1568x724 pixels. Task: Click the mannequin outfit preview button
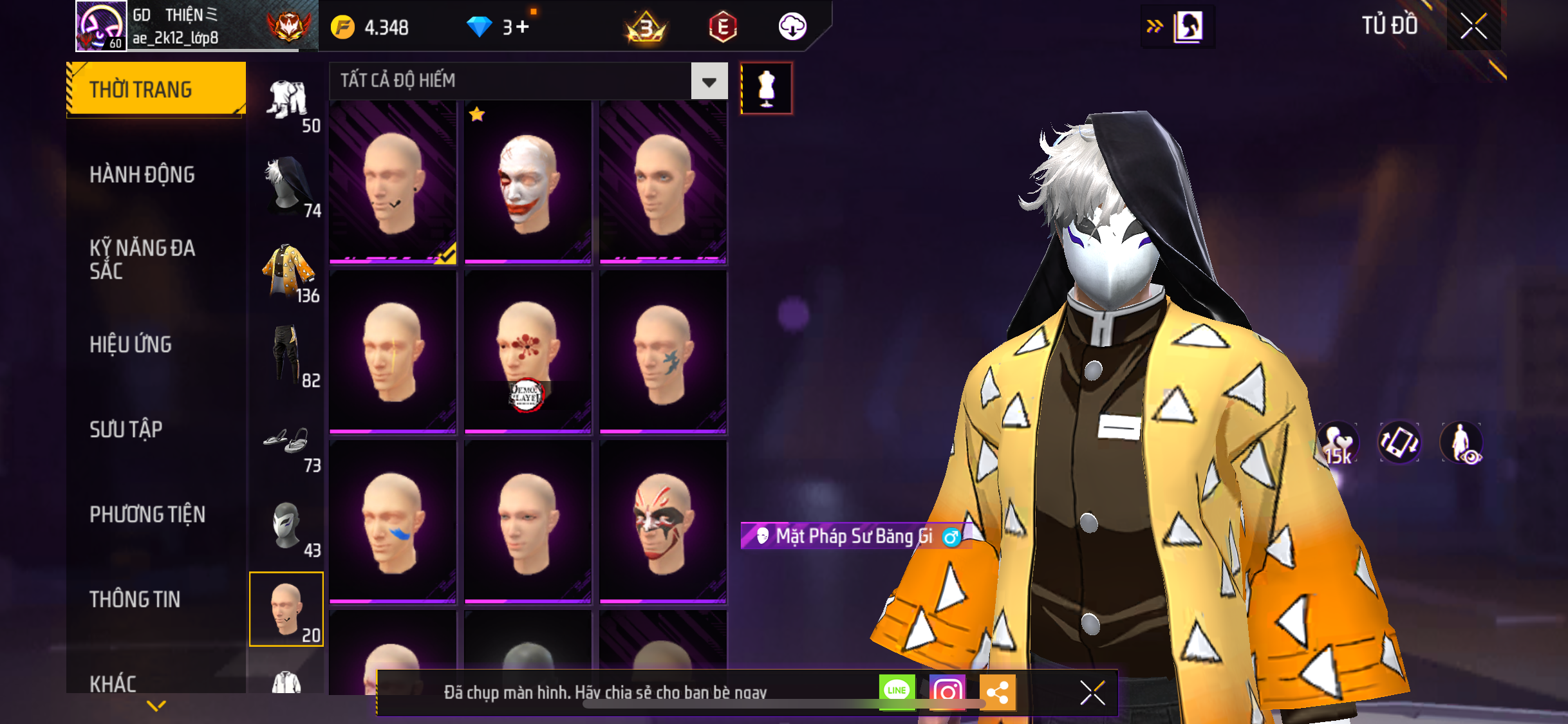[766, 88]
